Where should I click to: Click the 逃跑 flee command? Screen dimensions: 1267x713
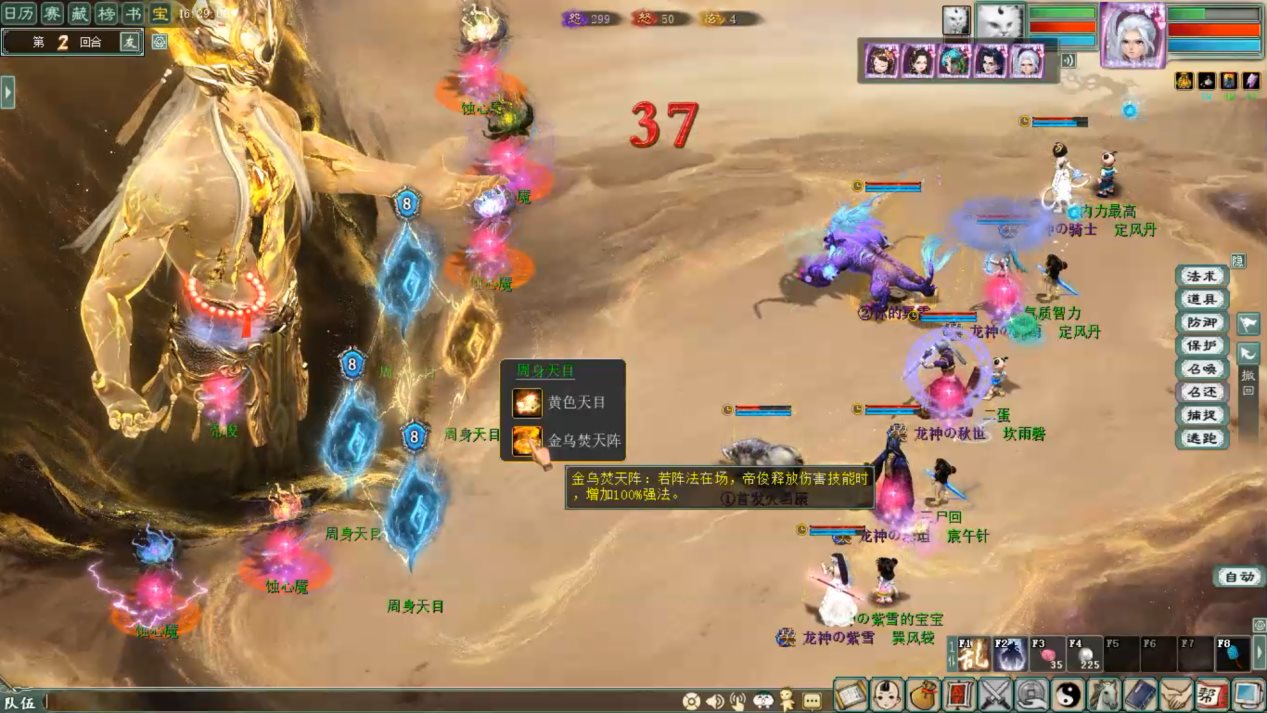[1201, 438]
